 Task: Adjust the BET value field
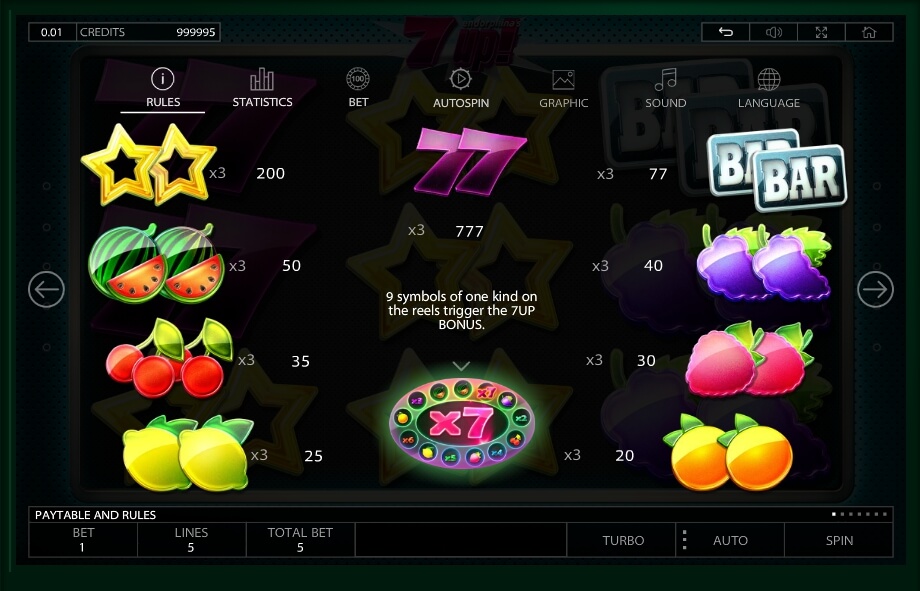[83, 540]
